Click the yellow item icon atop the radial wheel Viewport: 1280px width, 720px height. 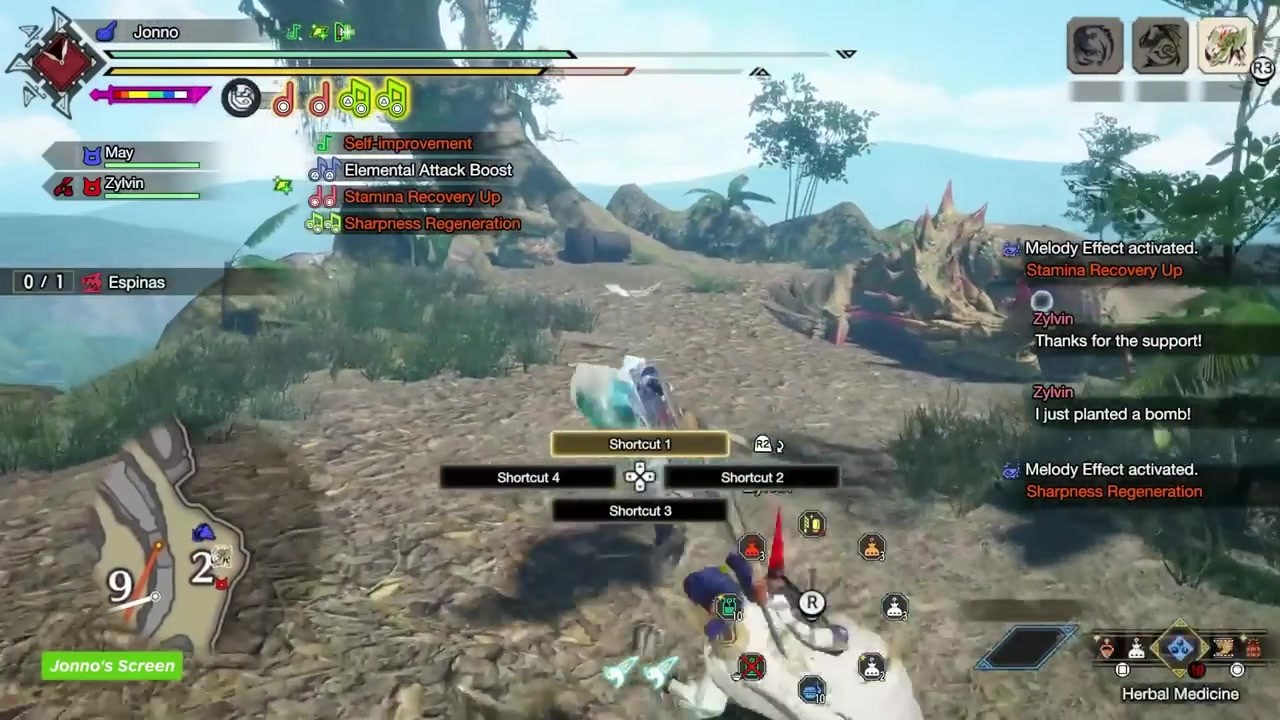[812, 524]
